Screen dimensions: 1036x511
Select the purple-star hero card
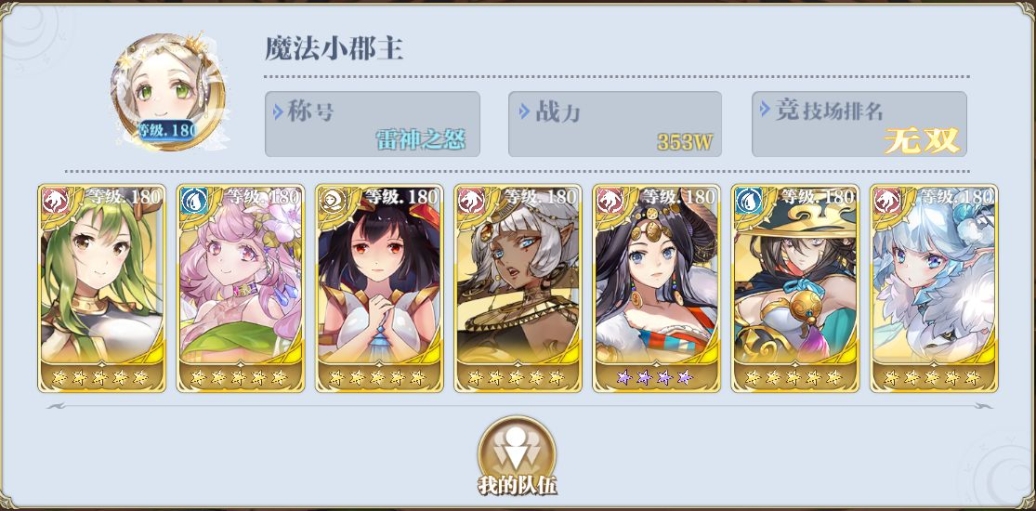656,288
